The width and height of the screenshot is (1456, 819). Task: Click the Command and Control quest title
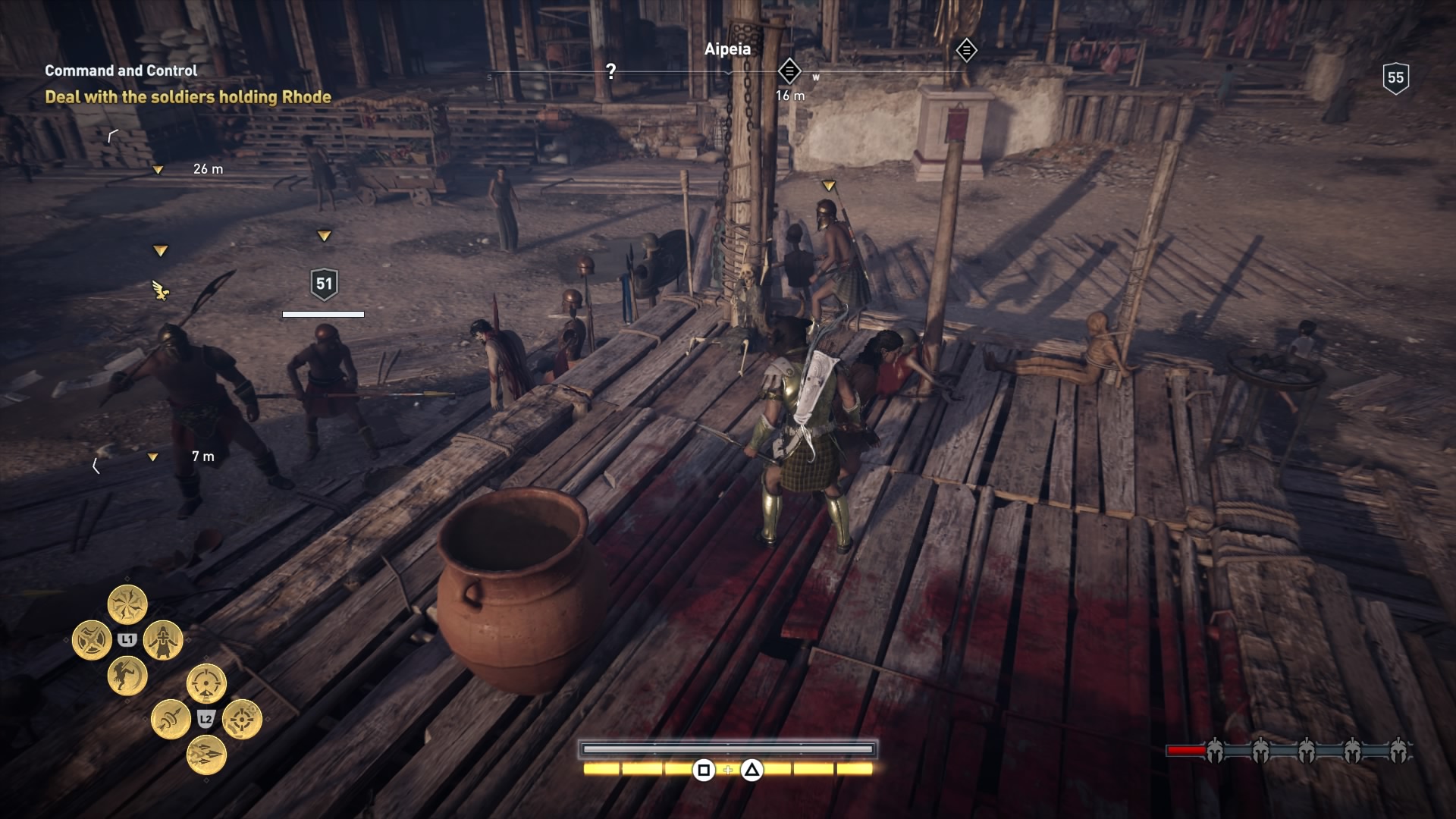(x=121, y=72)
